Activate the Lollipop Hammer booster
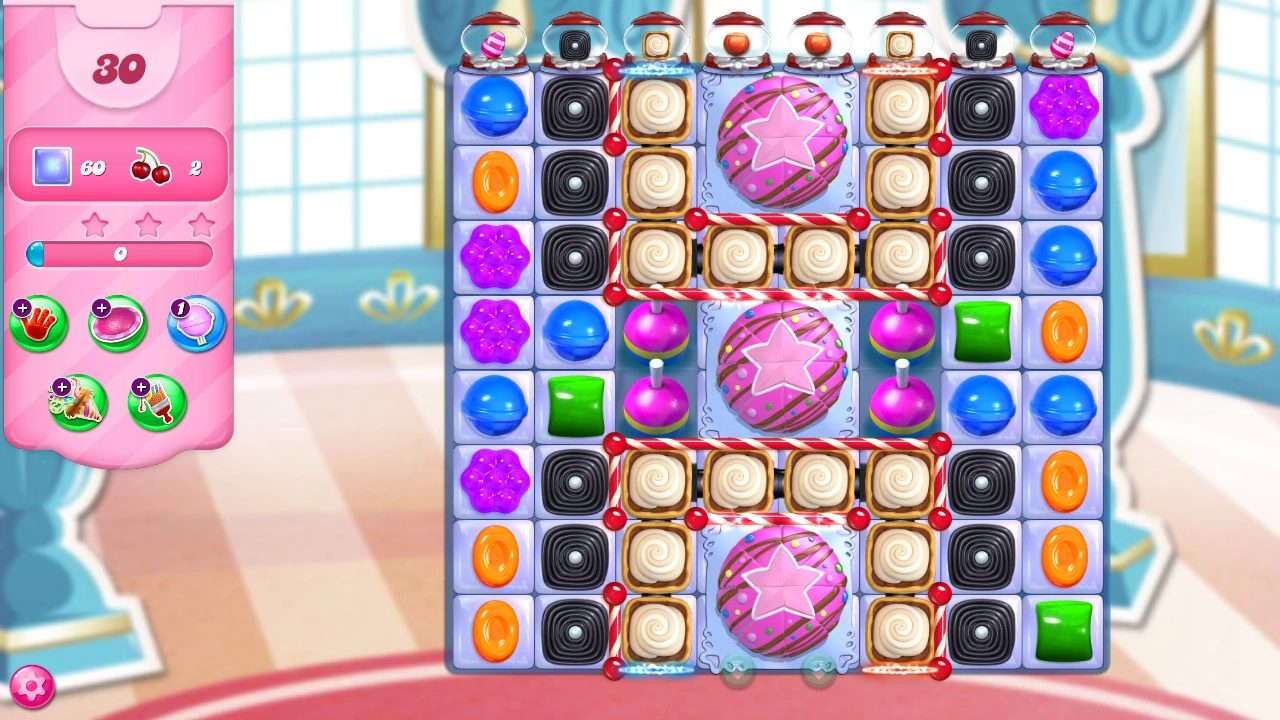 [x=194, y=324]
